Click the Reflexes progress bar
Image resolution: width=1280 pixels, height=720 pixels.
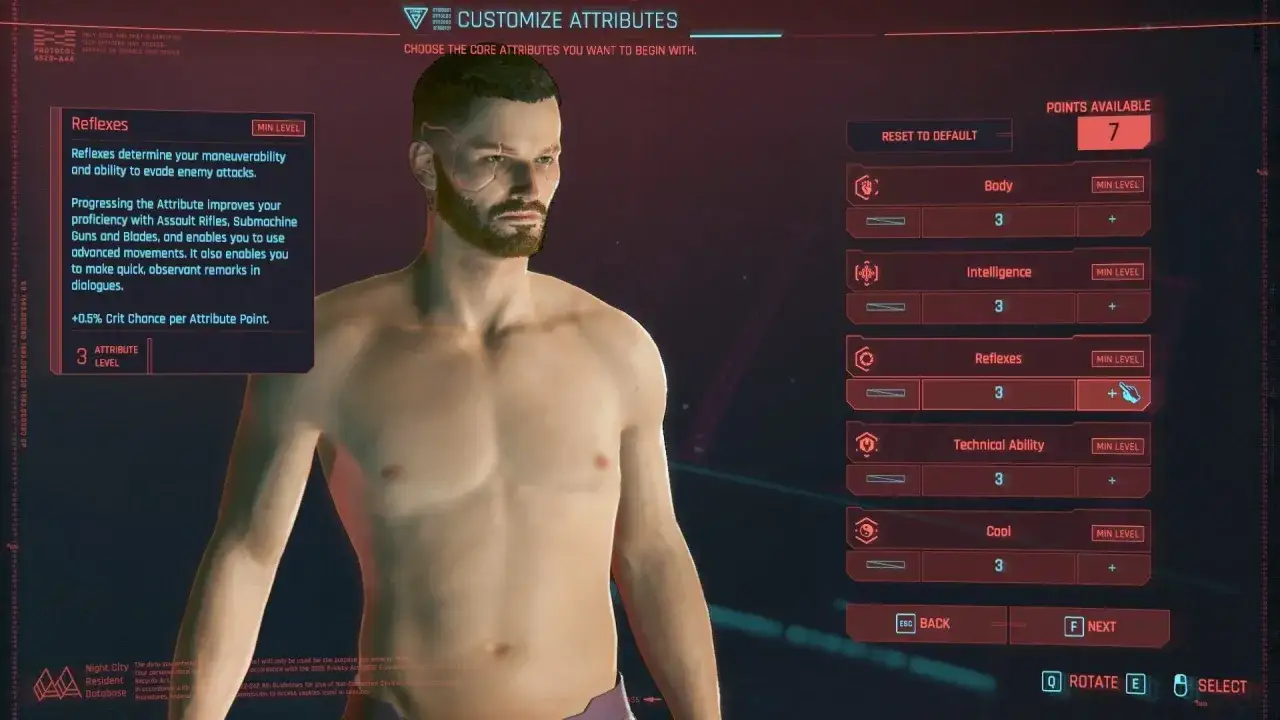click(x=883, y=393)
